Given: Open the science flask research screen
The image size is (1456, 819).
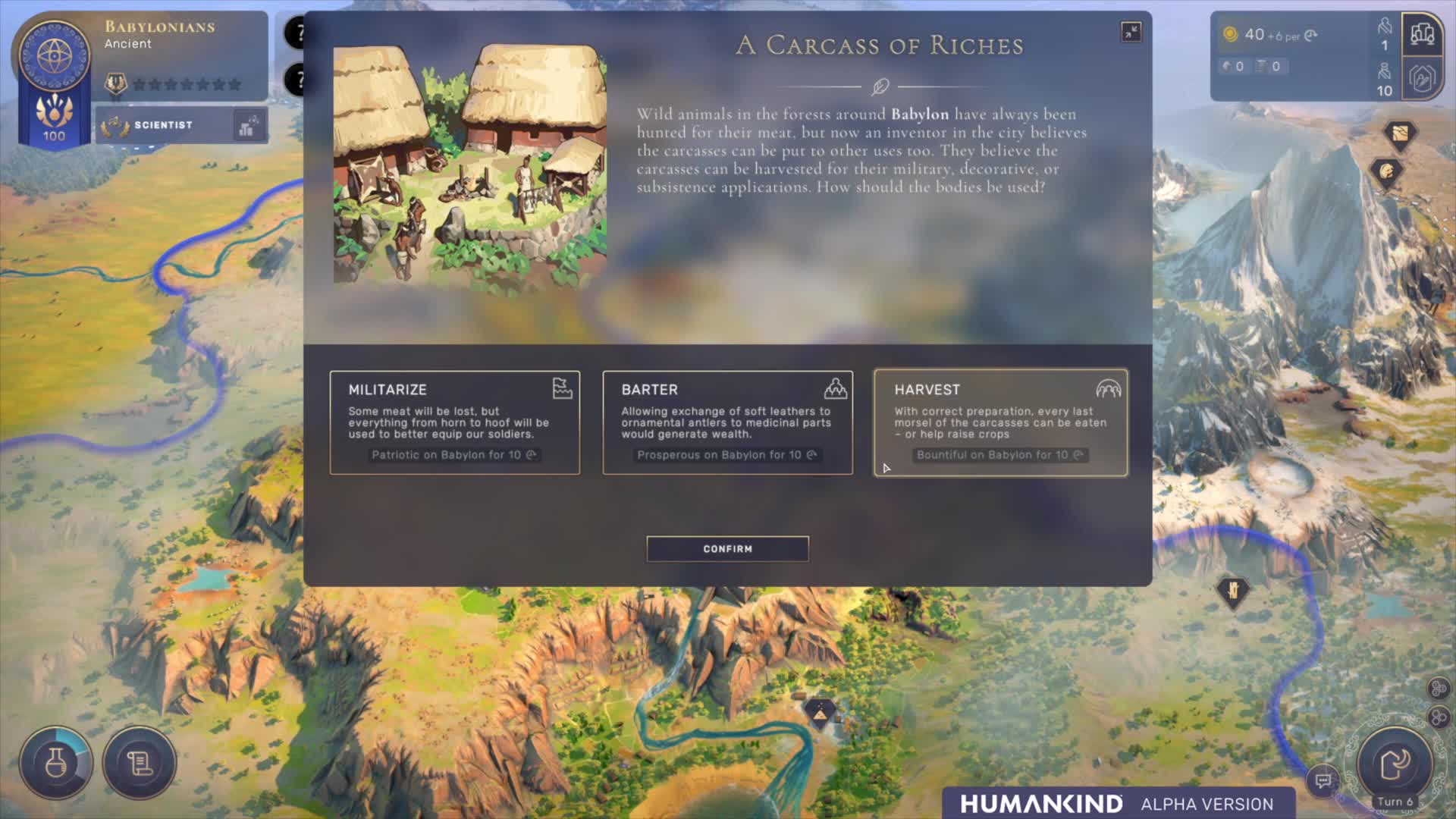Looking at the screenshot, I should click(55, 762).
